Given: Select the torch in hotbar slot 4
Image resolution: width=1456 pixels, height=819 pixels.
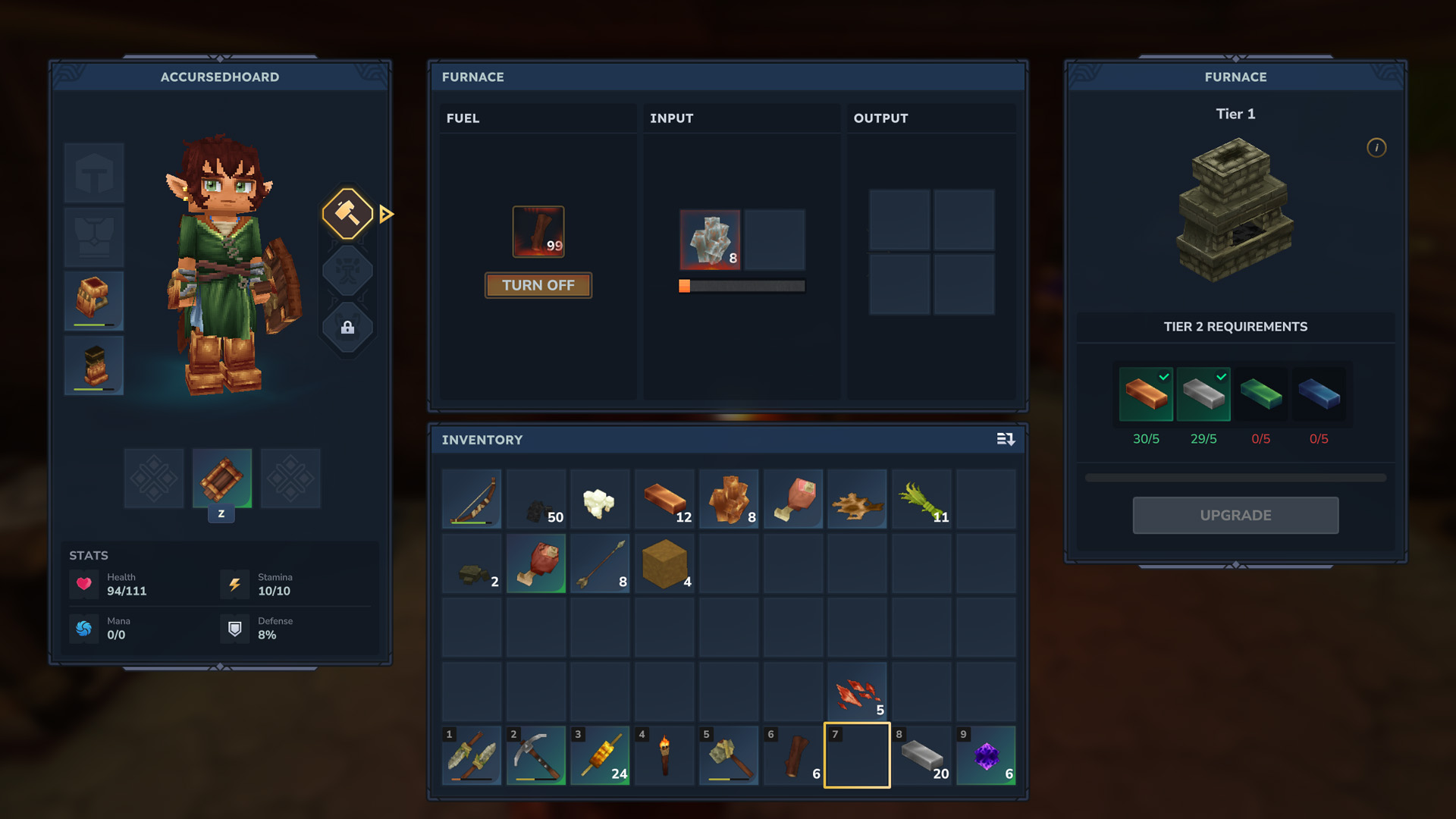Looking at the screenshot, I should pyautogui.click(x=664, y=755).
